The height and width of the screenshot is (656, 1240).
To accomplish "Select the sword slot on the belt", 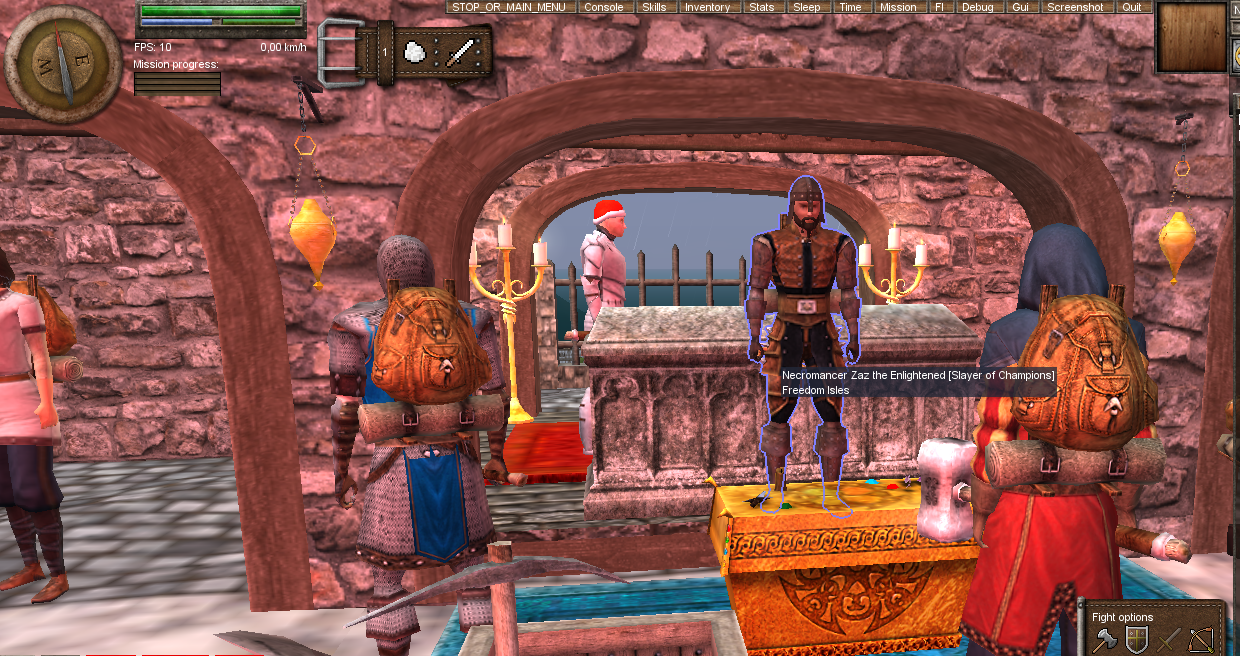I will point(461,51).
